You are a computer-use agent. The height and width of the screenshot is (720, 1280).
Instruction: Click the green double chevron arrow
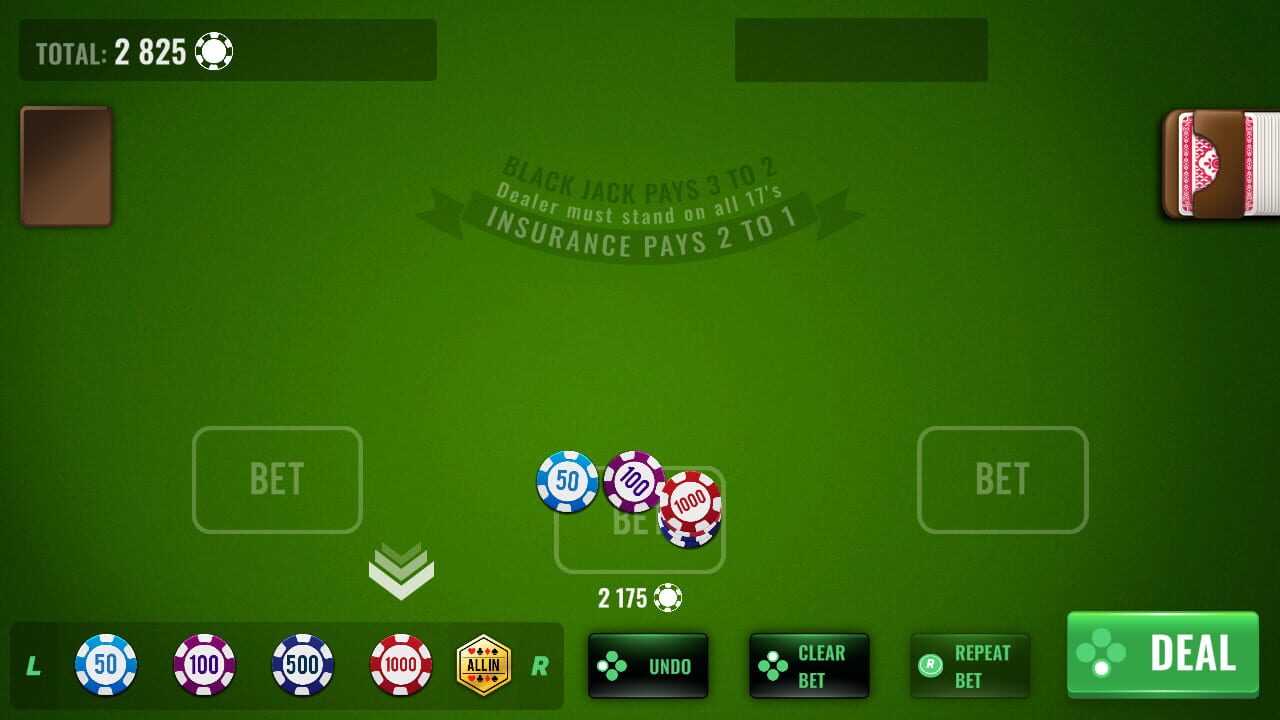pos(403,570)
